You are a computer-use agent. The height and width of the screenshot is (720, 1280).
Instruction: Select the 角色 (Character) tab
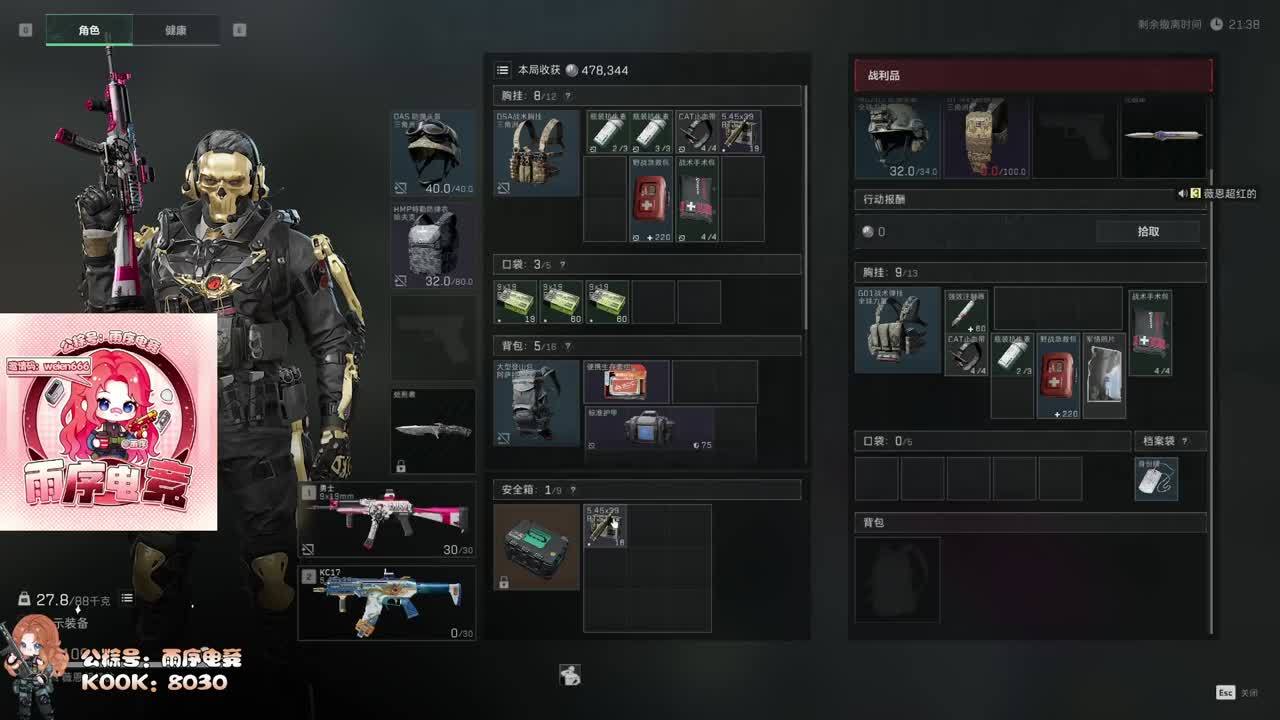tap(89, 30)
